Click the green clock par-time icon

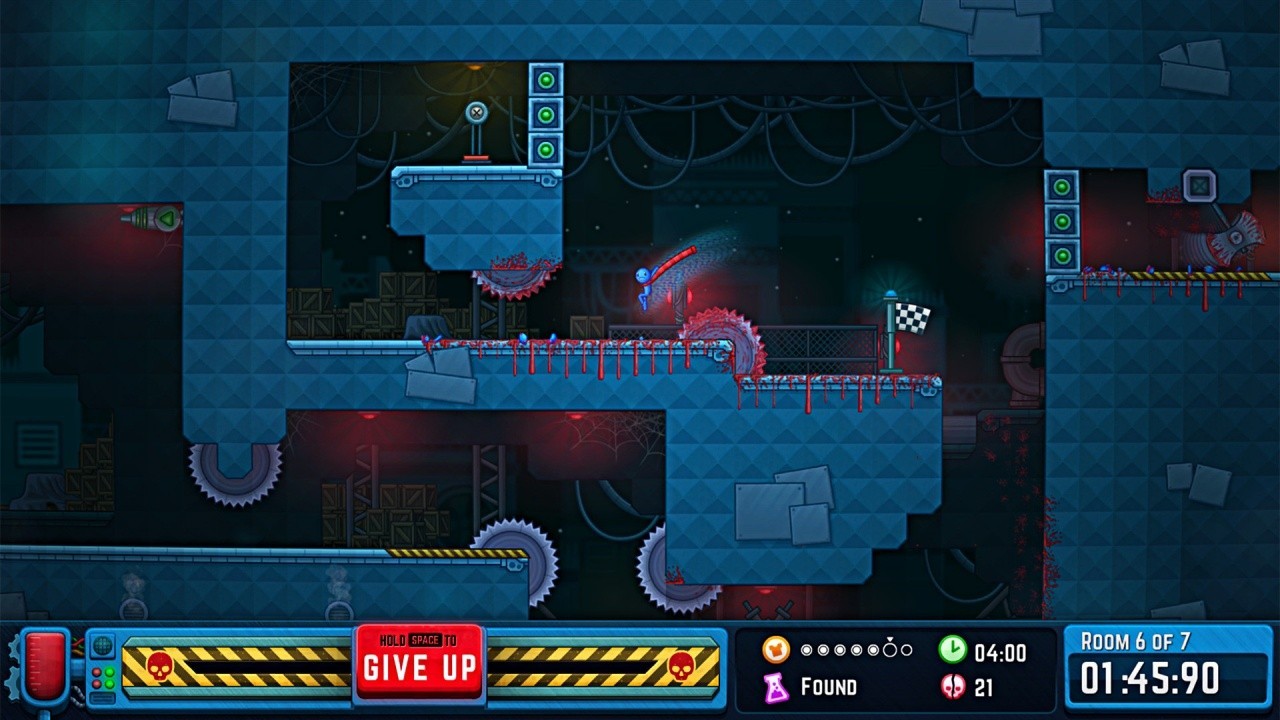point(952,650)
